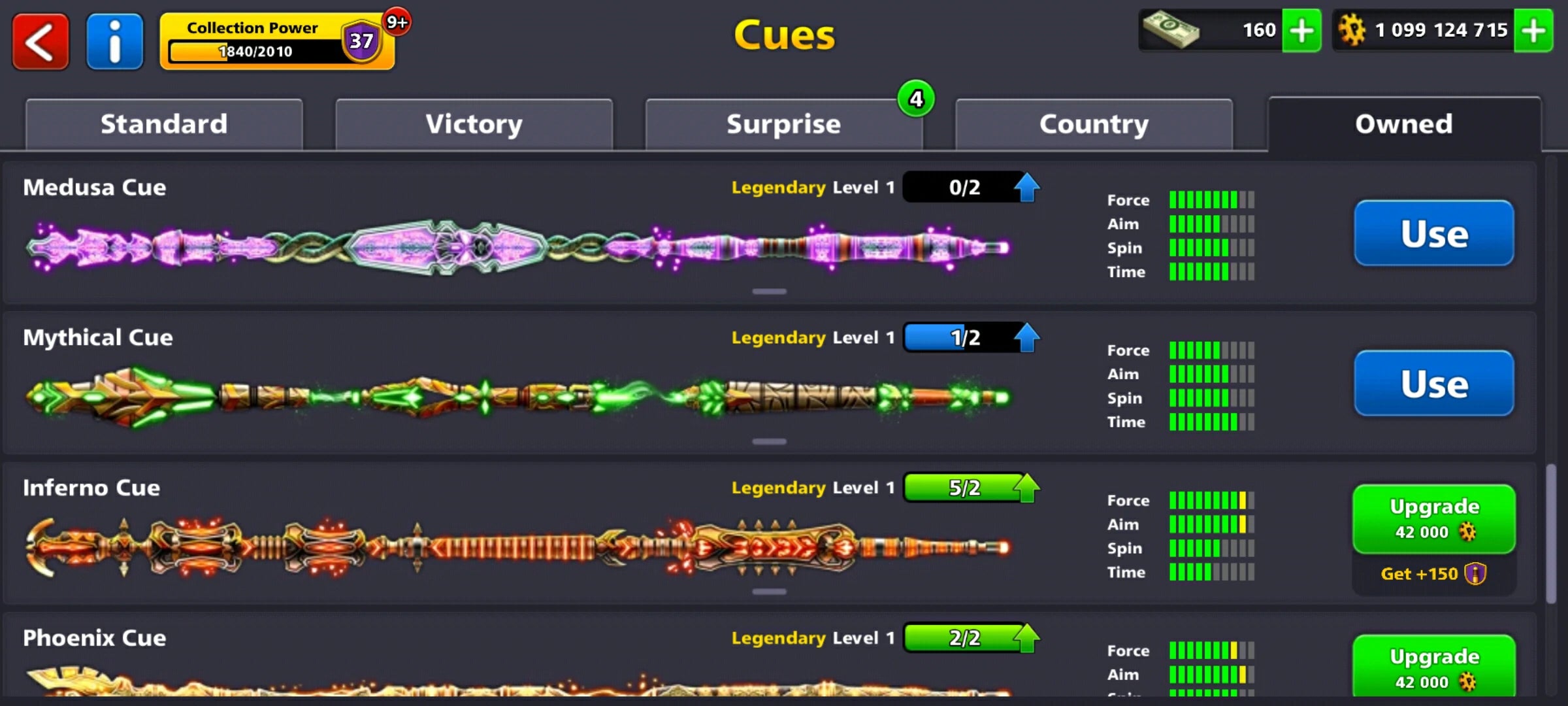Expand the Mythical Cue details handle
The height and width of the screenshot is (706, 1568).
pos(770,441)
